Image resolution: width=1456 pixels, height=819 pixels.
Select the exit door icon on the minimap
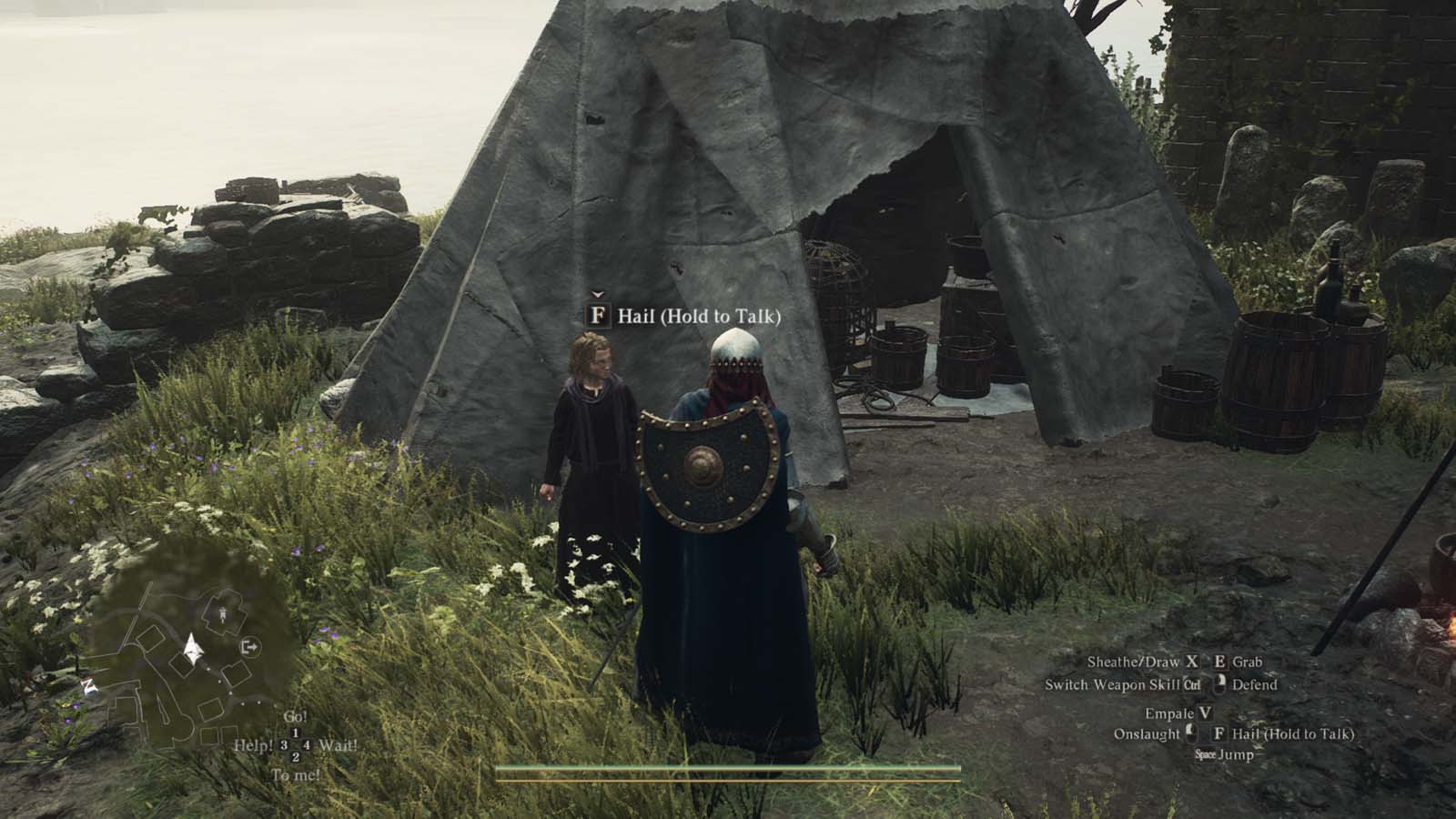tap(249, 646)
